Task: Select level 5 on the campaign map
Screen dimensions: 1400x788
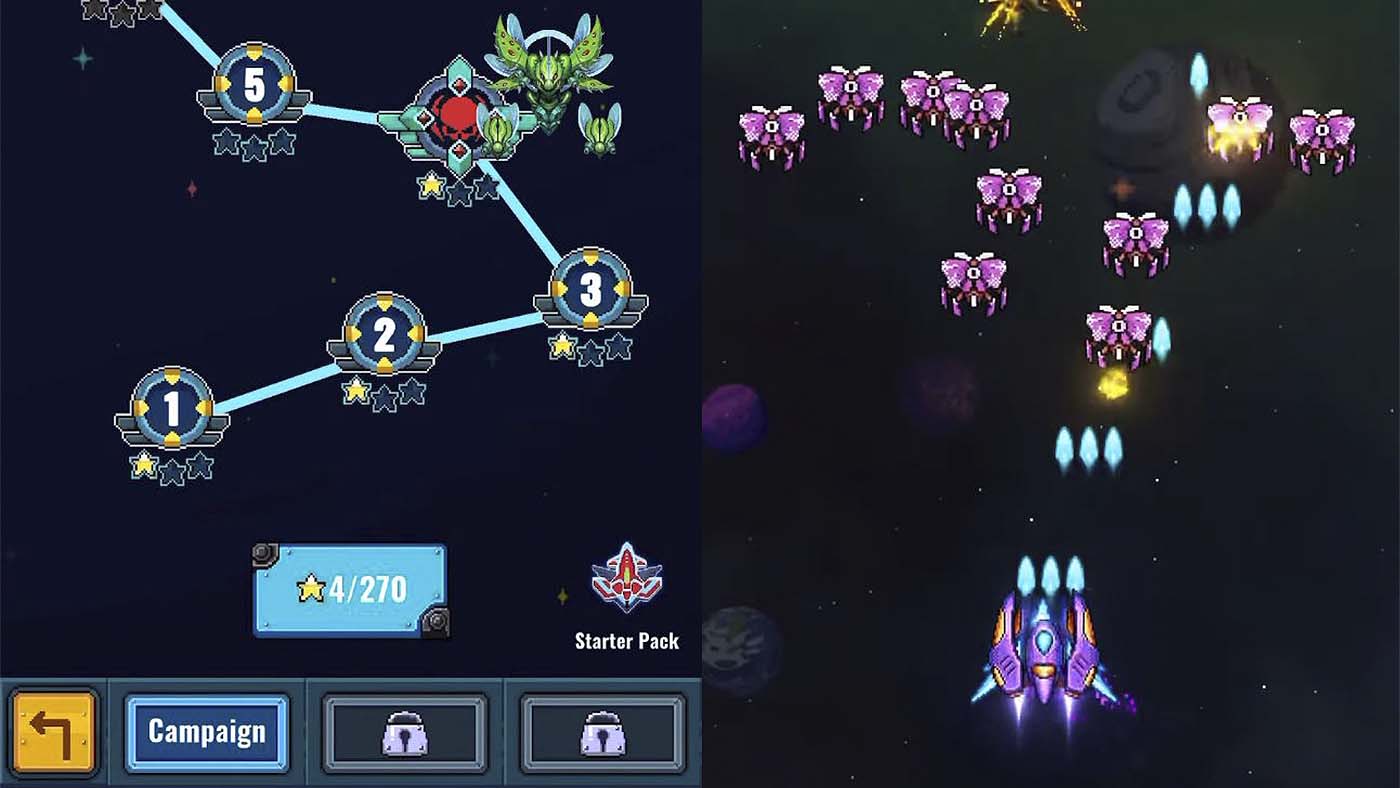Action: click(x=253, y=82)
